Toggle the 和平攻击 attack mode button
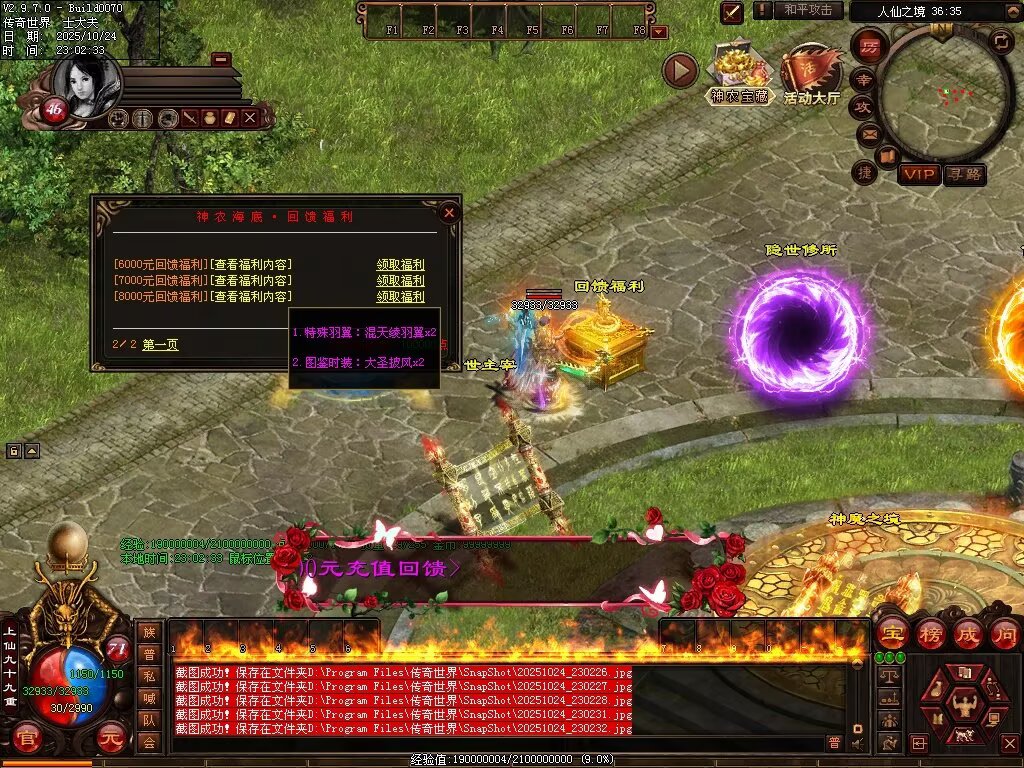Screen dimensions: 1024x768 point(807,10)
